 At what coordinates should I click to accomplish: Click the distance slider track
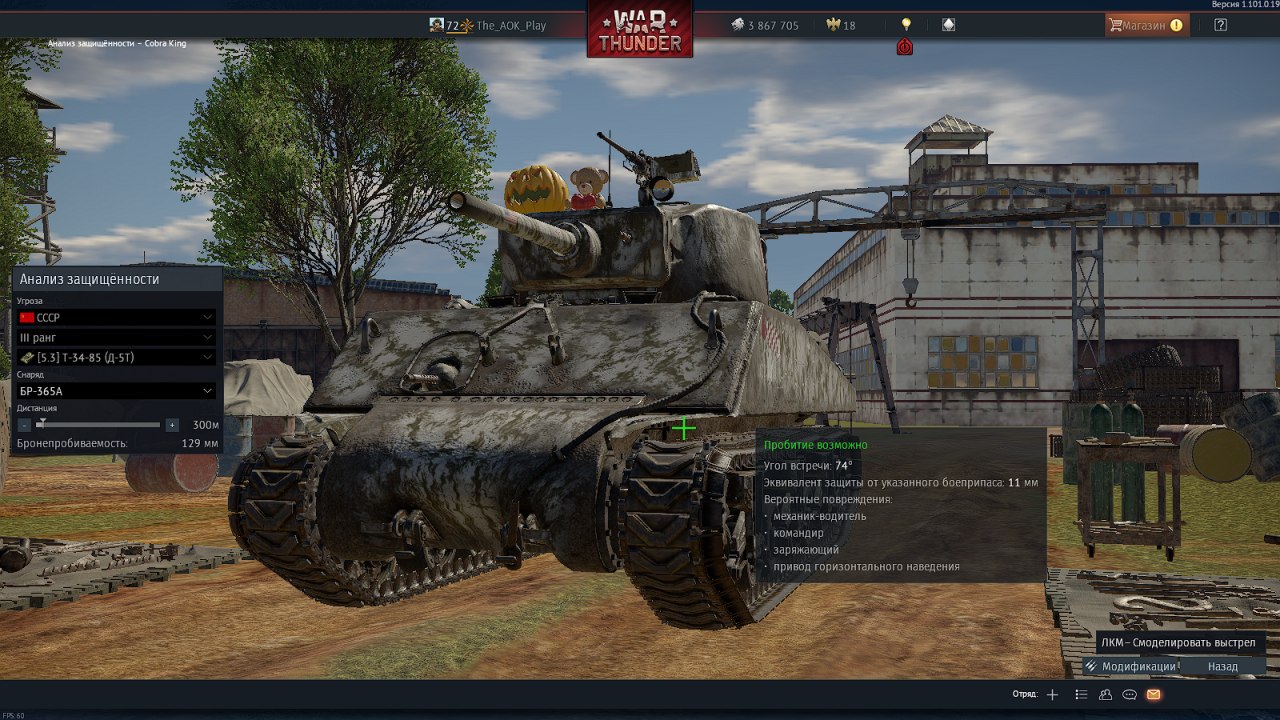point(100,425)
